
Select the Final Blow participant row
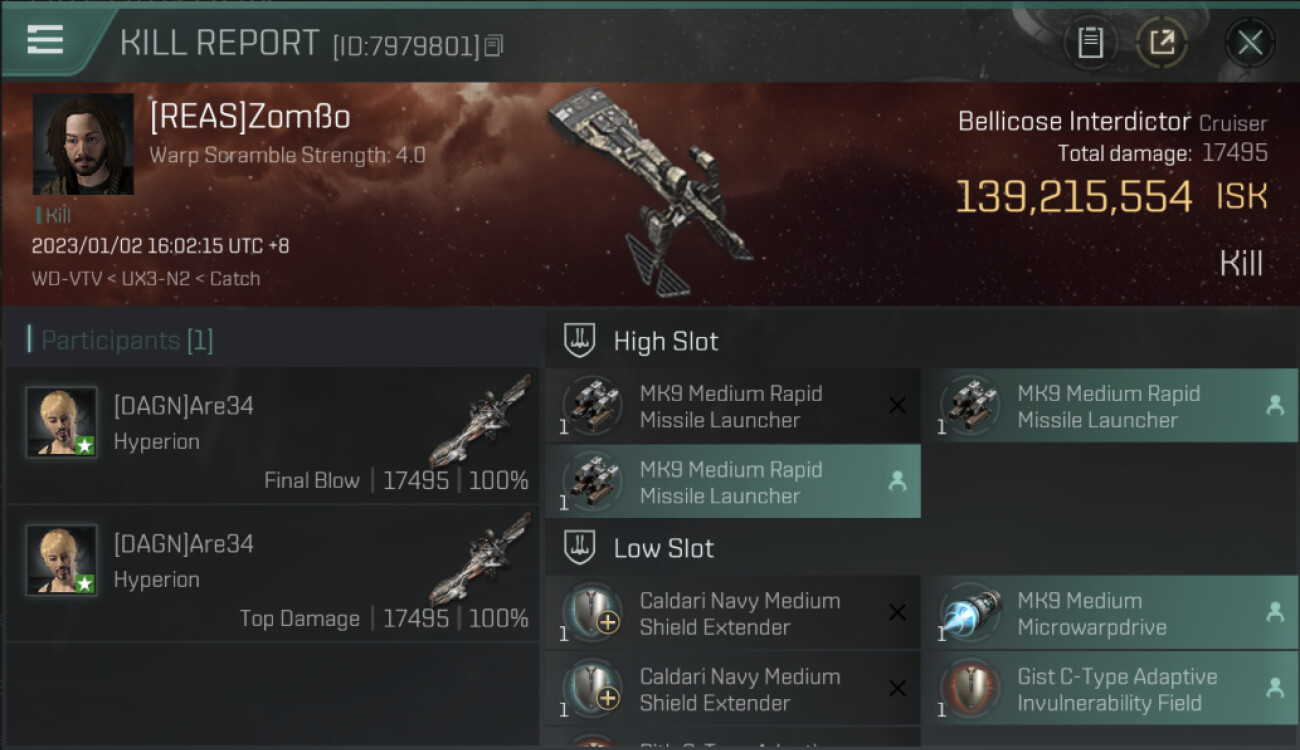(272, 435)
